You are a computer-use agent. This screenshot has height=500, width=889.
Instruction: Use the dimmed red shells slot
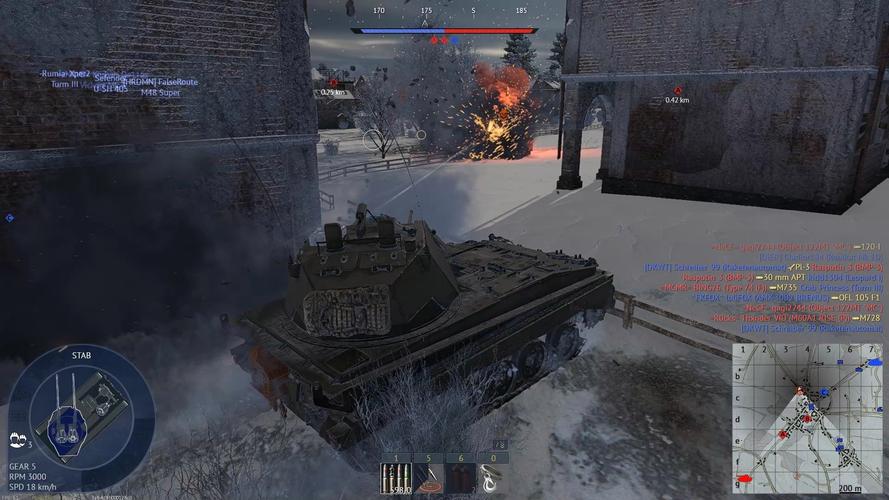point(460,478)
